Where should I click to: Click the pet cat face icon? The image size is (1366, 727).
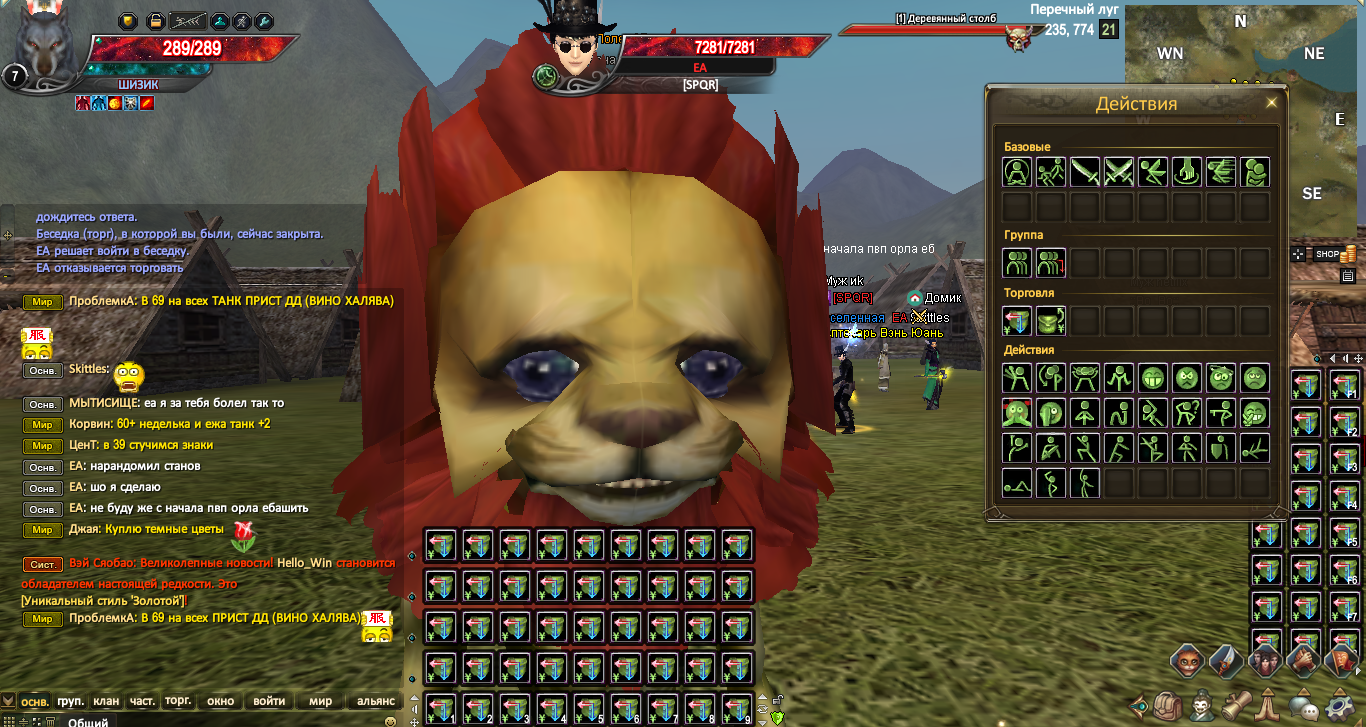tap(1187, 662)
